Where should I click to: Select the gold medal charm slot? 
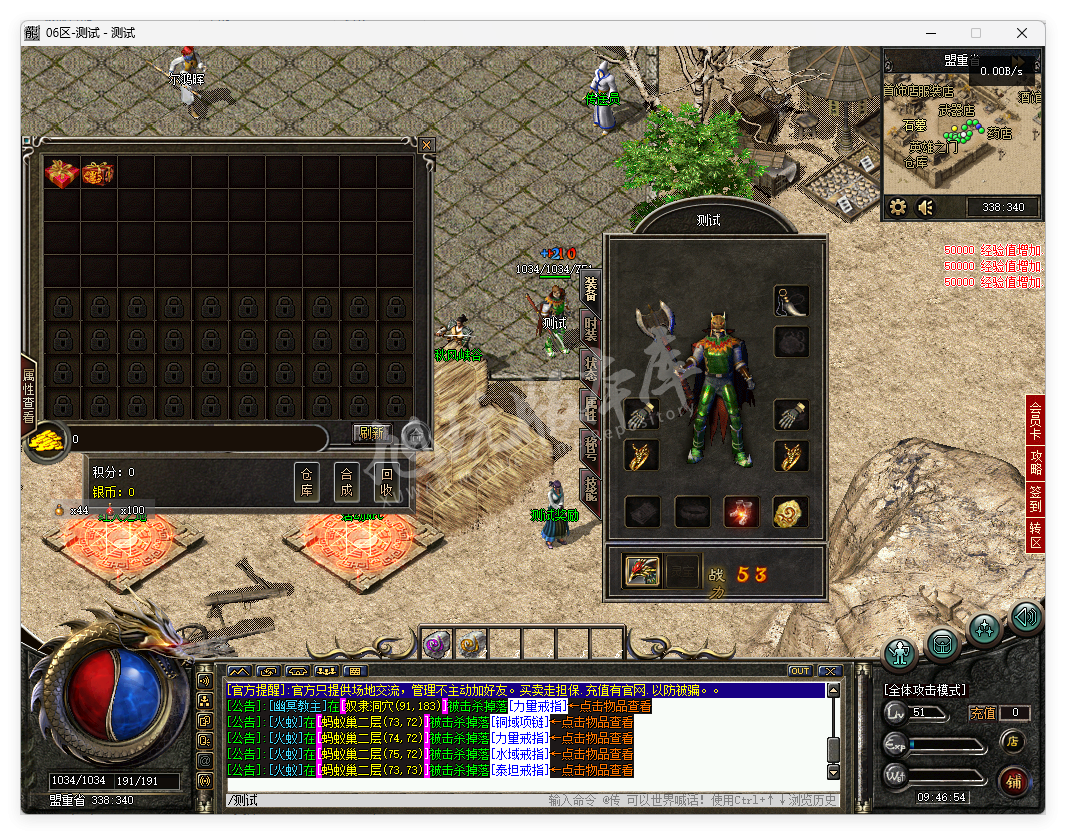coord(790,512)
